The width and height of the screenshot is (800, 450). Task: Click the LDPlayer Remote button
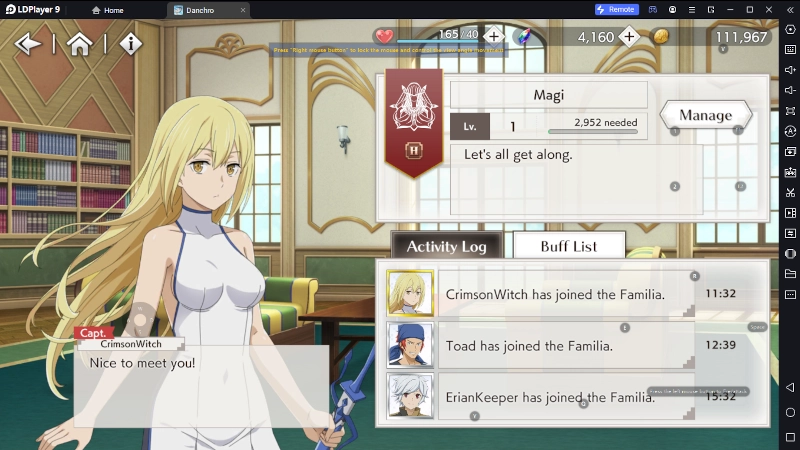point(616,10)
